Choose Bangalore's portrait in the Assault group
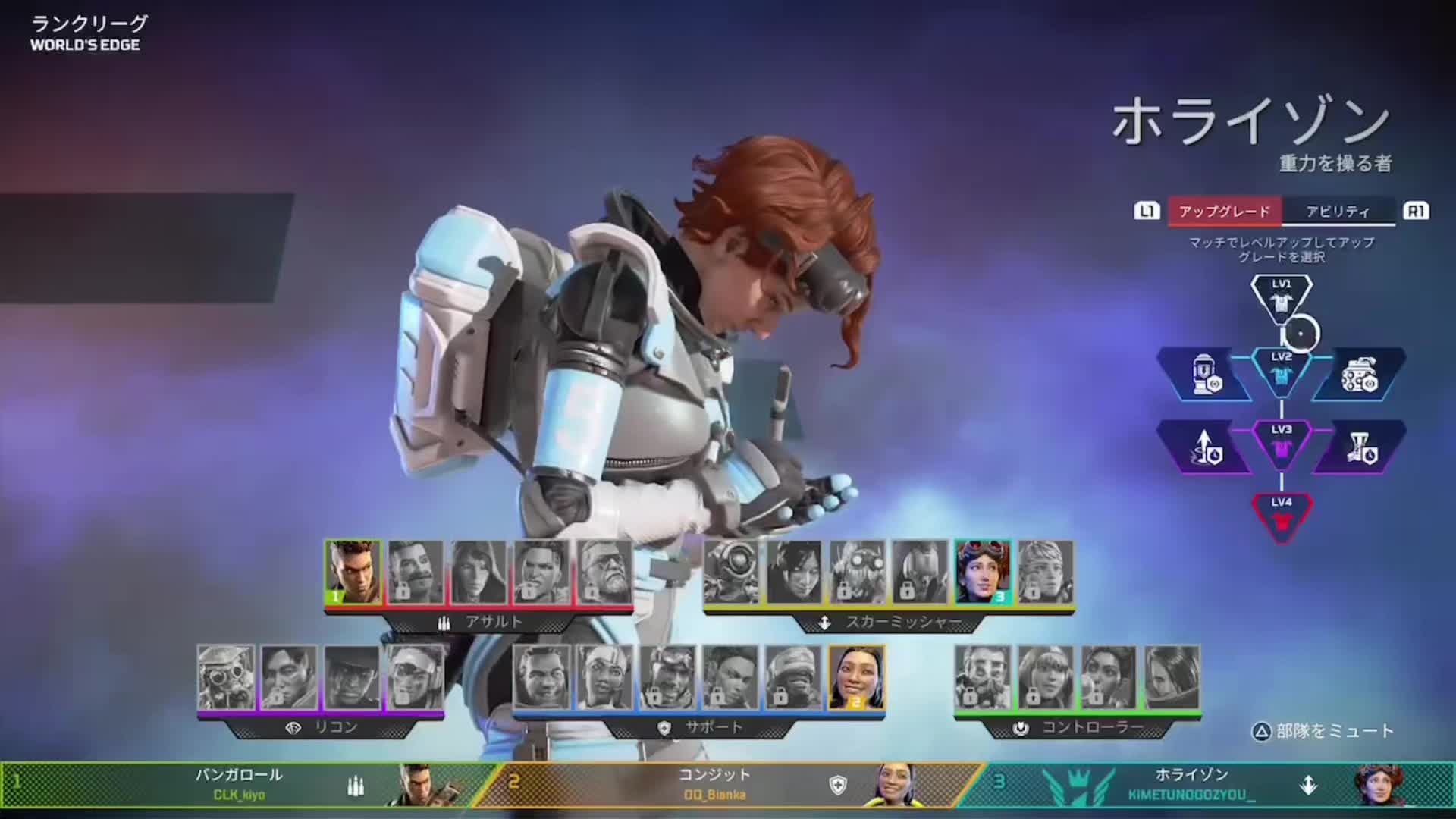This screenshot has width=1456, height=819. tap(353, 572)
